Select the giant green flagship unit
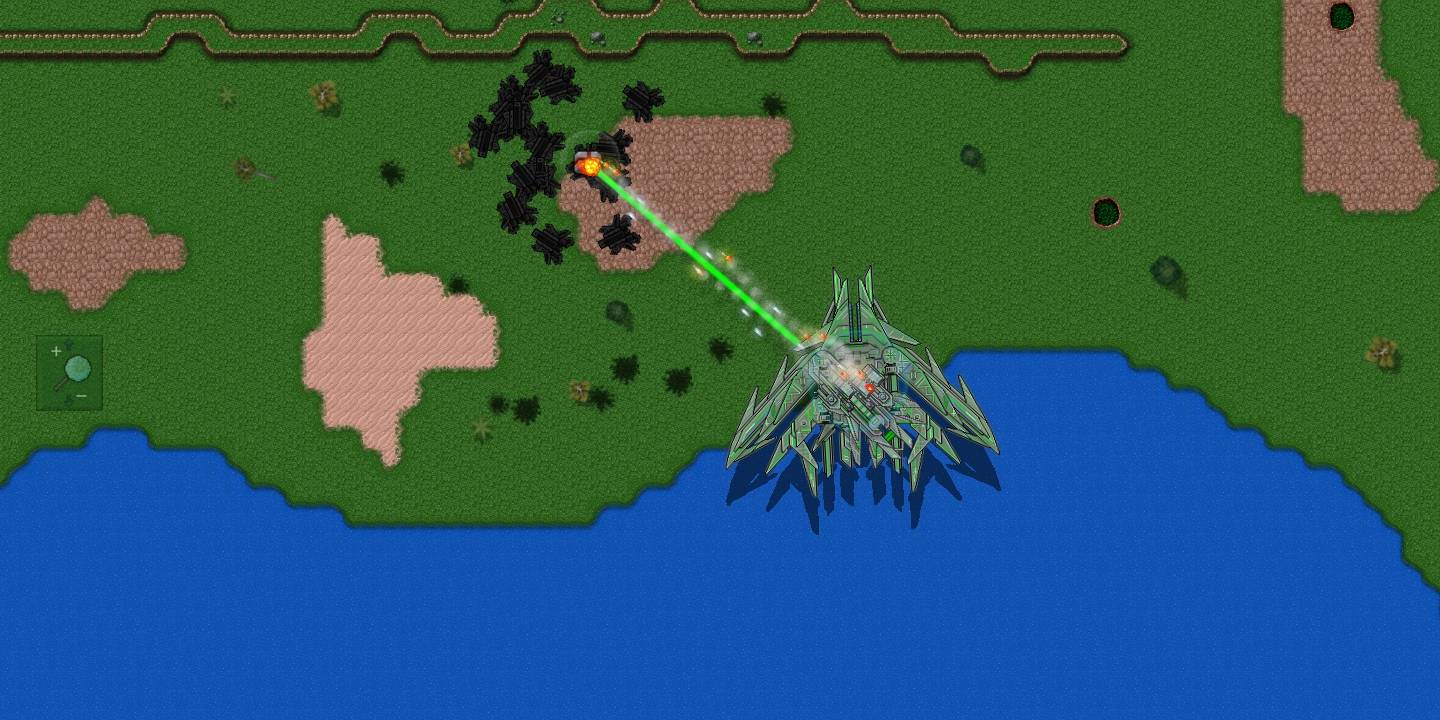This screenshot has height=720, width=1440. pos(860,390)
